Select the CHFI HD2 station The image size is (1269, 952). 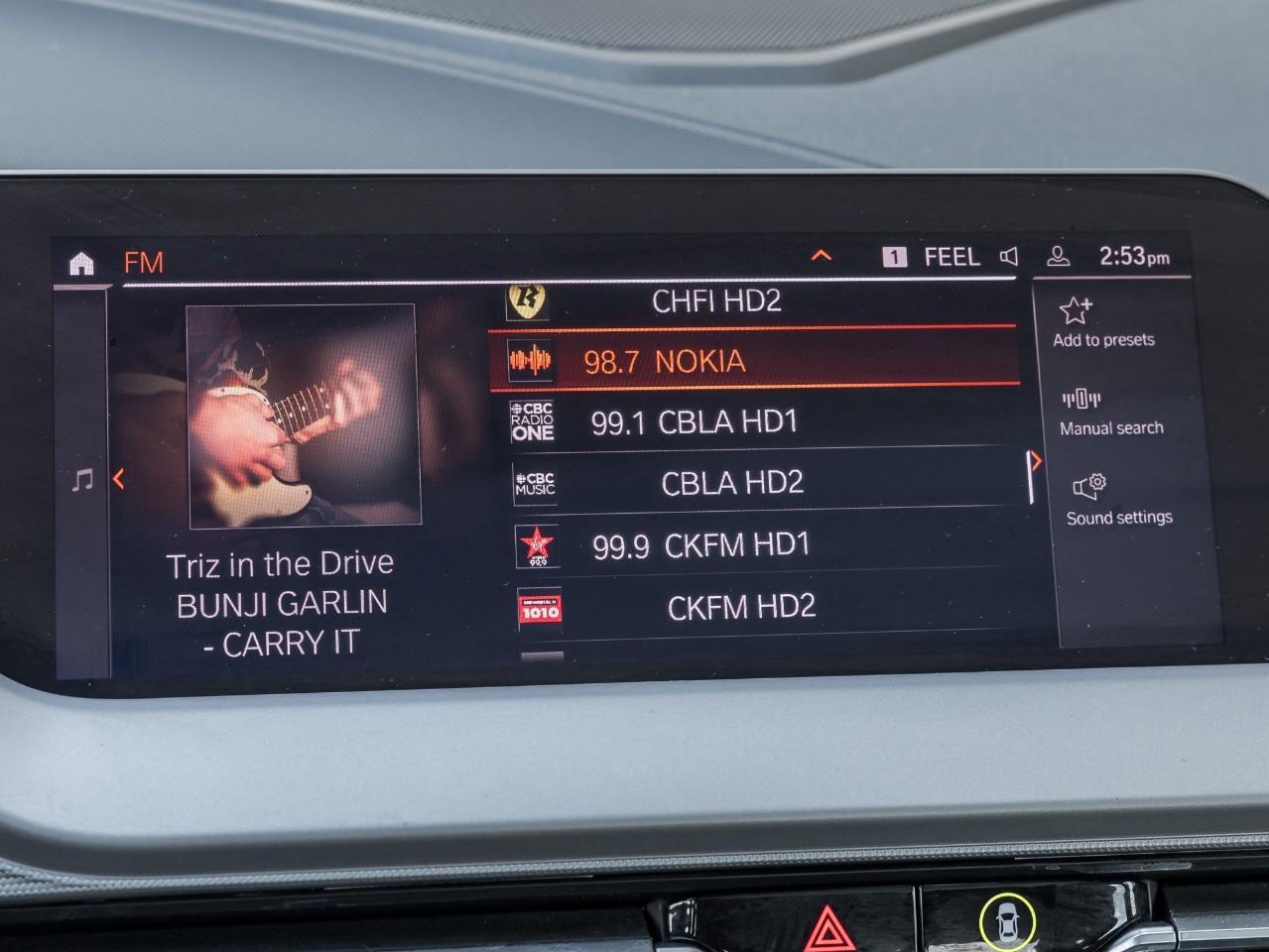tap(715, 300)
